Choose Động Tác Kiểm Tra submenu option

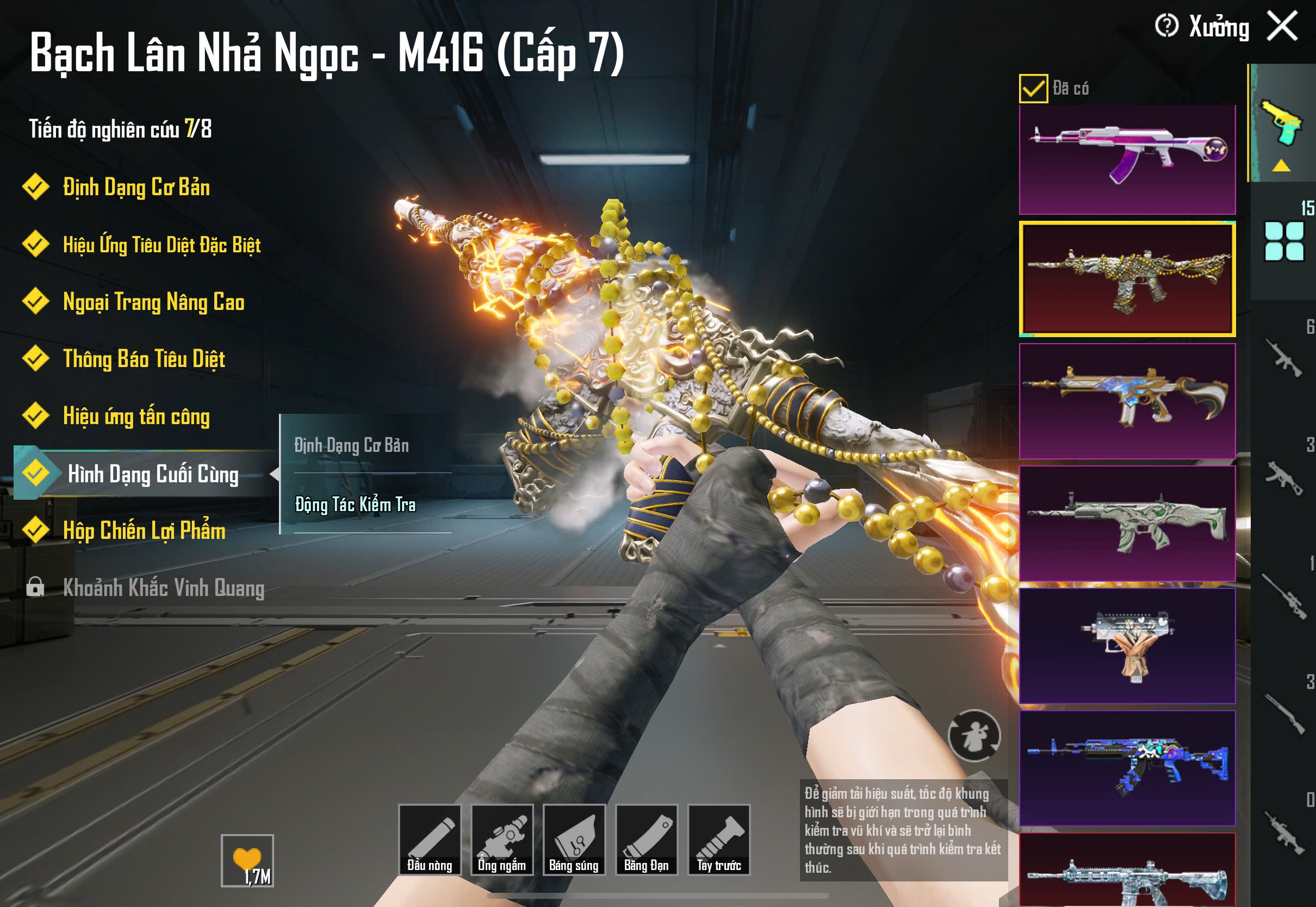coord(355,505)
